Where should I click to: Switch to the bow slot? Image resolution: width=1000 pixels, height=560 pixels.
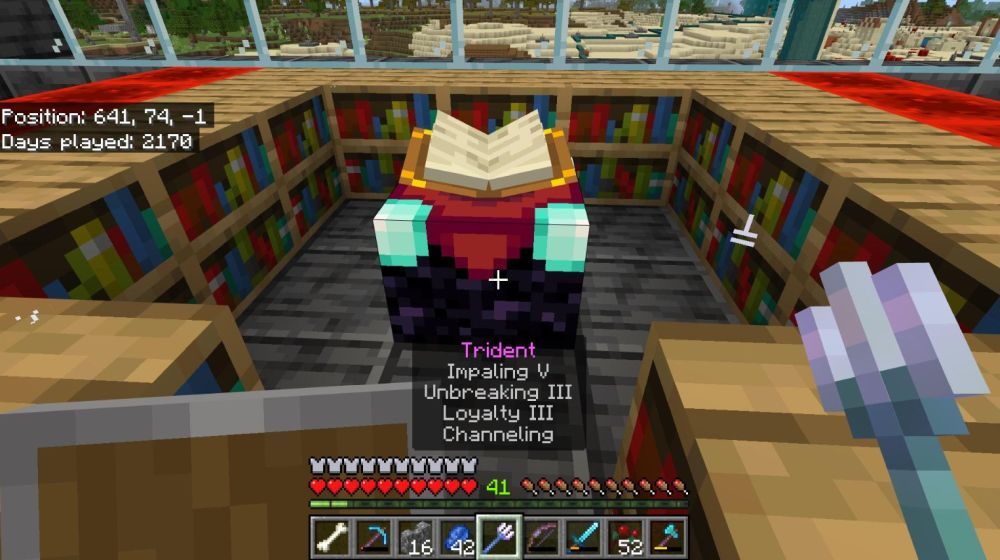[542, 537]
